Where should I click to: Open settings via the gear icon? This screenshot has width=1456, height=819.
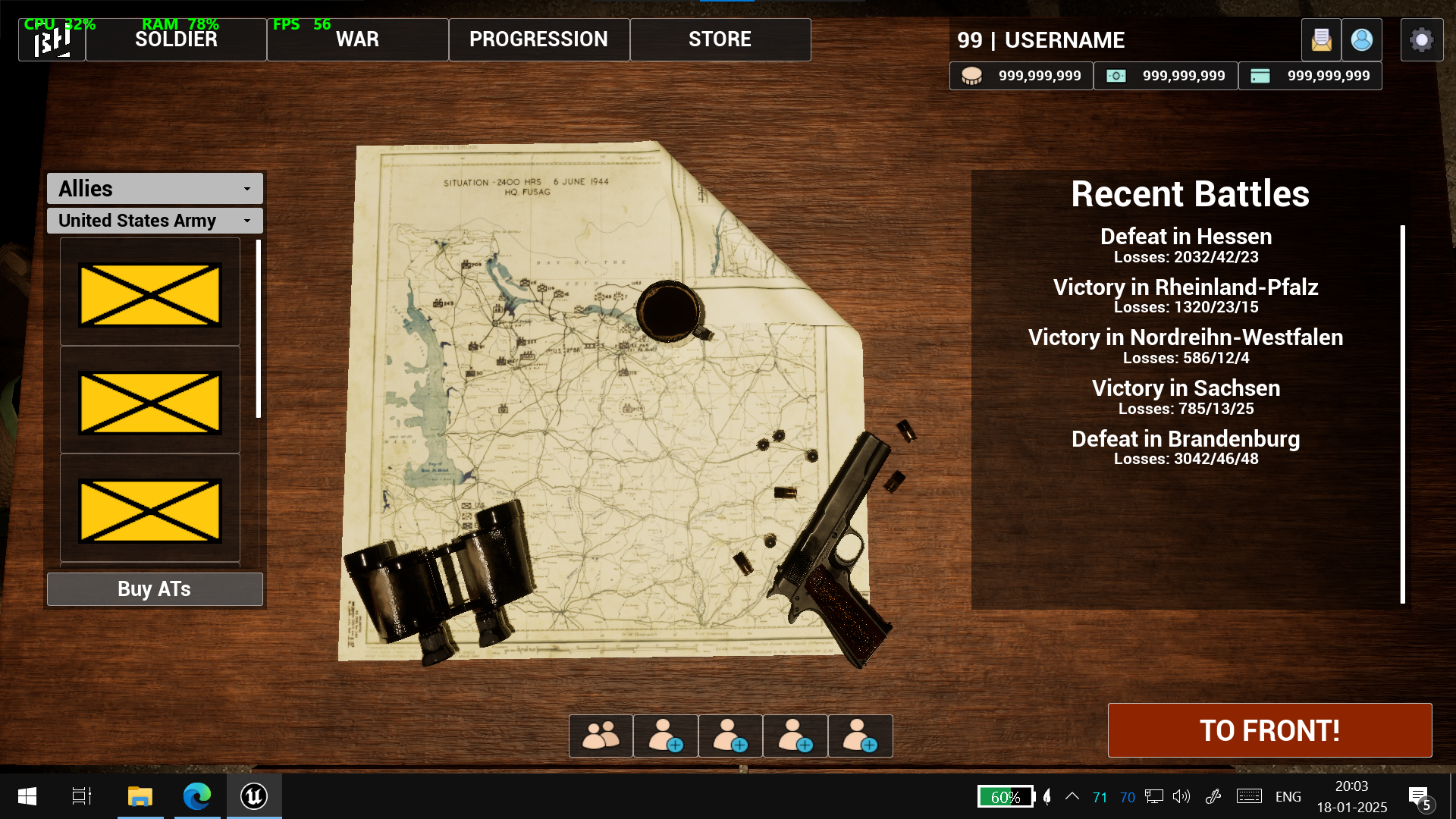pyautogui.click(x=1421, y=39)
